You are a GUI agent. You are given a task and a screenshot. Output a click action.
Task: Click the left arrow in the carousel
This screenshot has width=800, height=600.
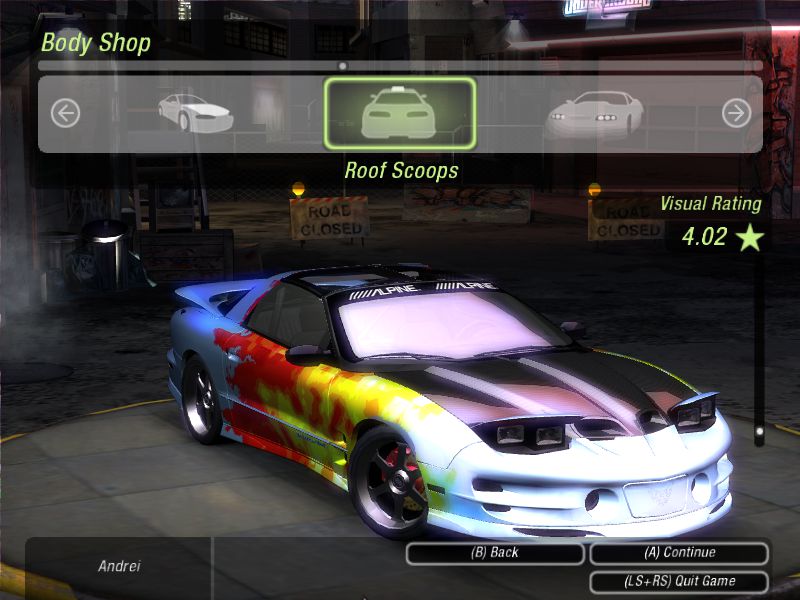tap(65, 113)
